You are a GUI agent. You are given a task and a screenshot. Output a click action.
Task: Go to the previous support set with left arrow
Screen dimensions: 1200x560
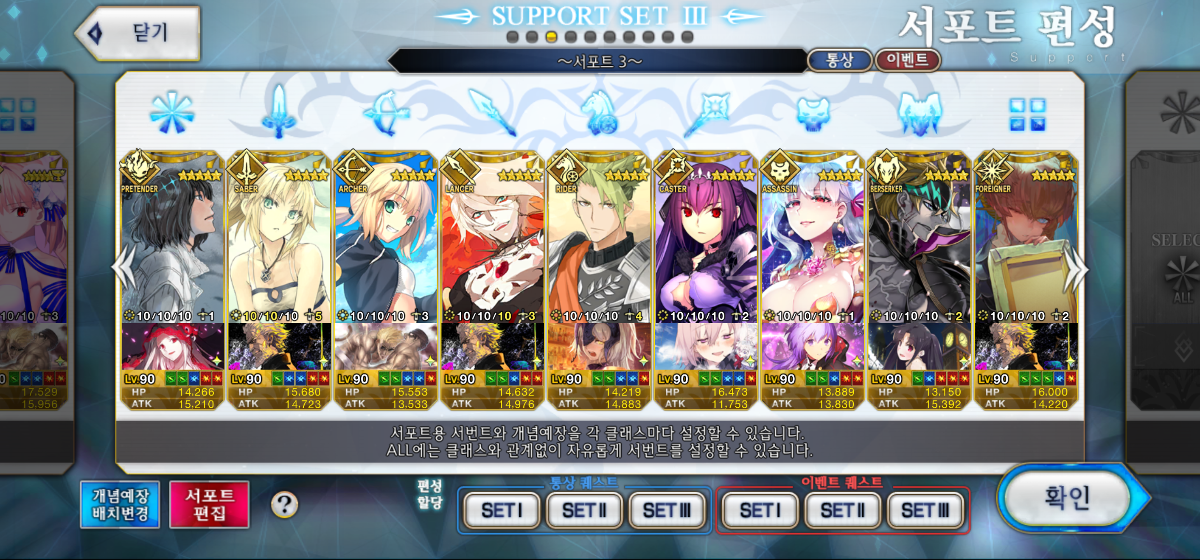122,268
